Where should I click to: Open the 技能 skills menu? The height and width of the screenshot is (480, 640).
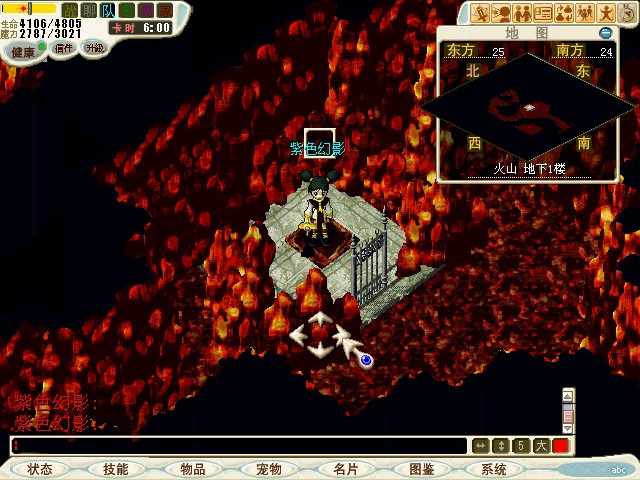tap(116, 468)
